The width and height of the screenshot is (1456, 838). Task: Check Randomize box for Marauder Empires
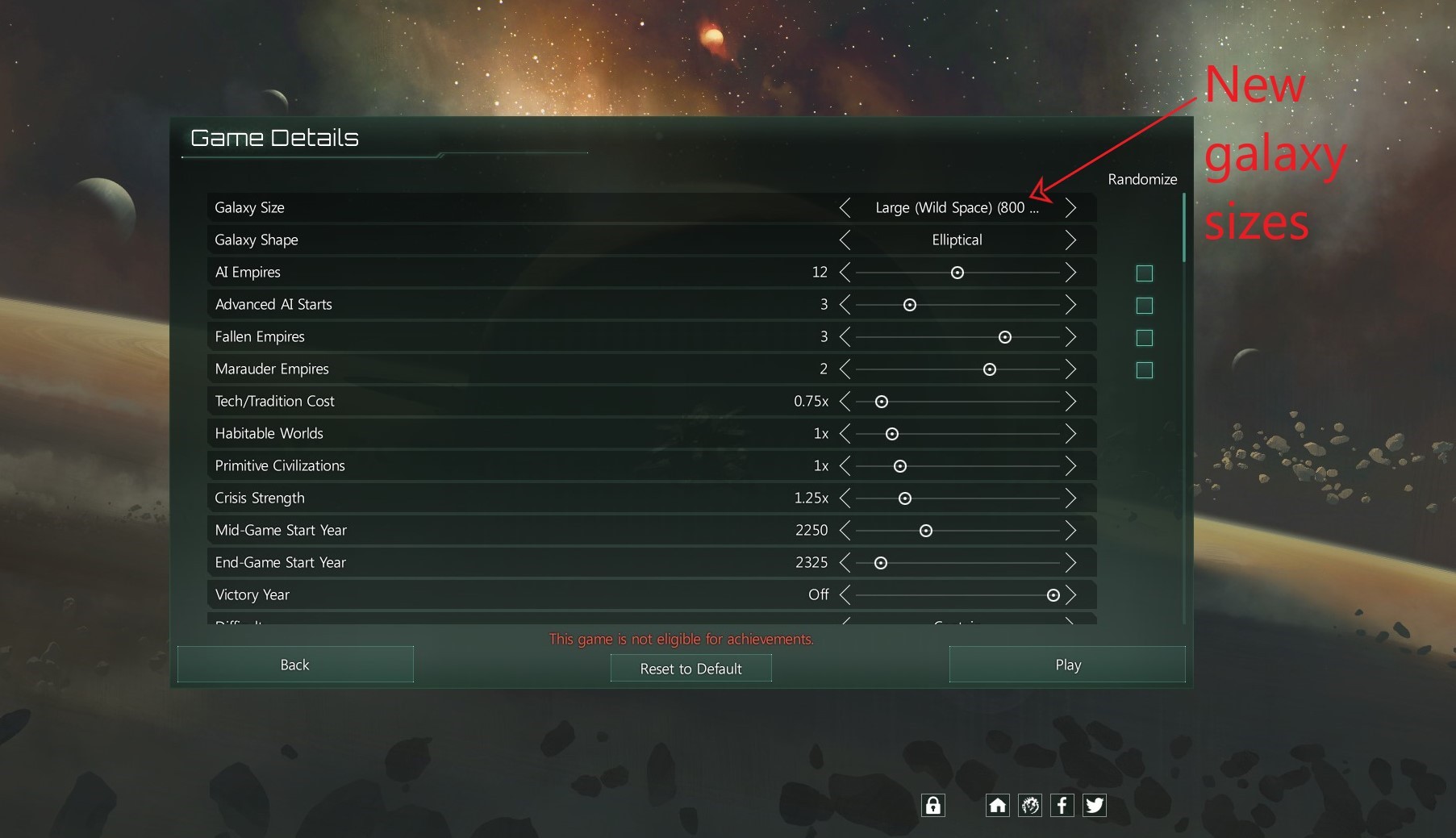(x=1144, y=370)
